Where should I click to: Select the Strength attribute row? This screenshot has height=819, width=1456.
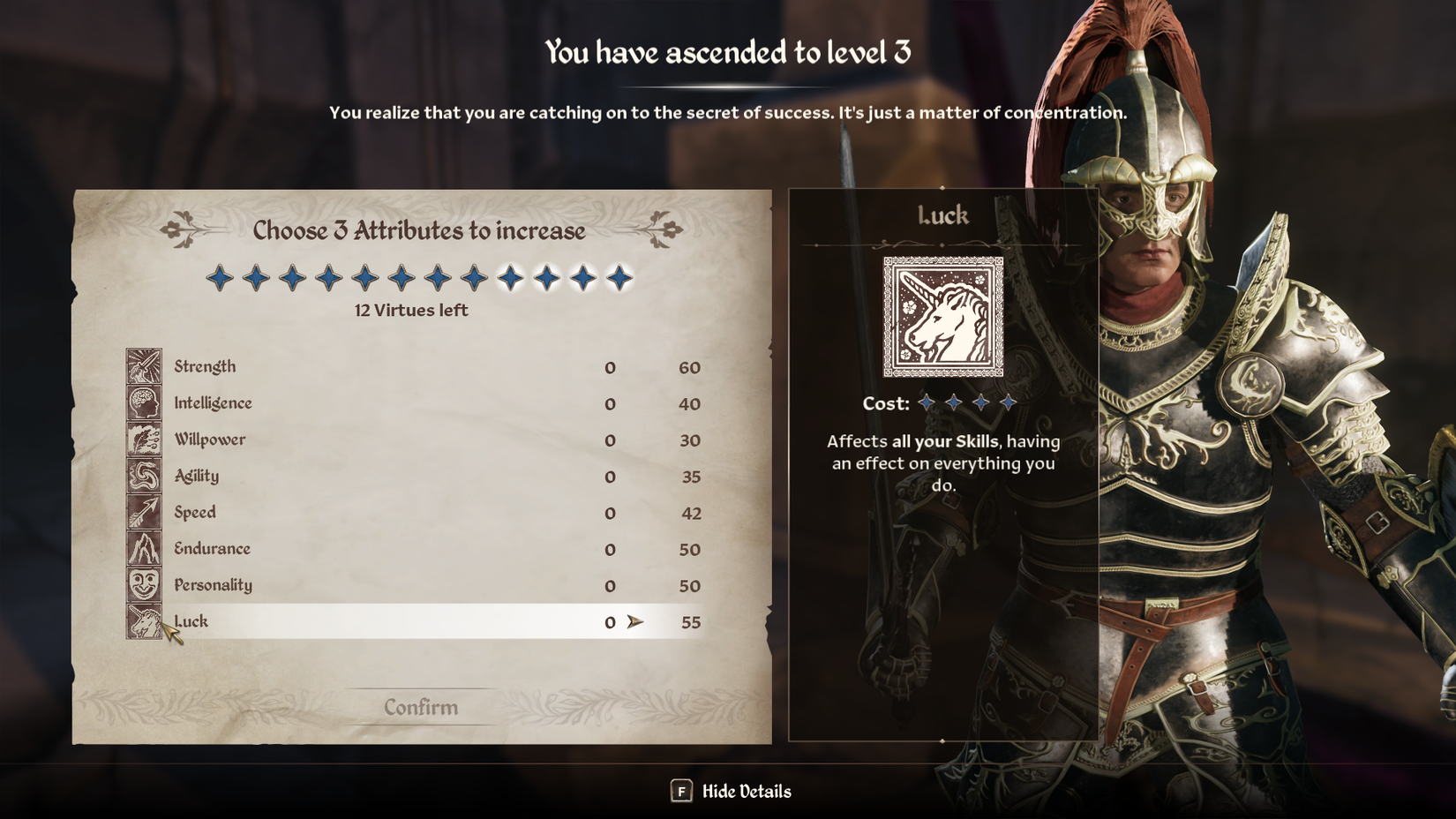click(397, 366)
